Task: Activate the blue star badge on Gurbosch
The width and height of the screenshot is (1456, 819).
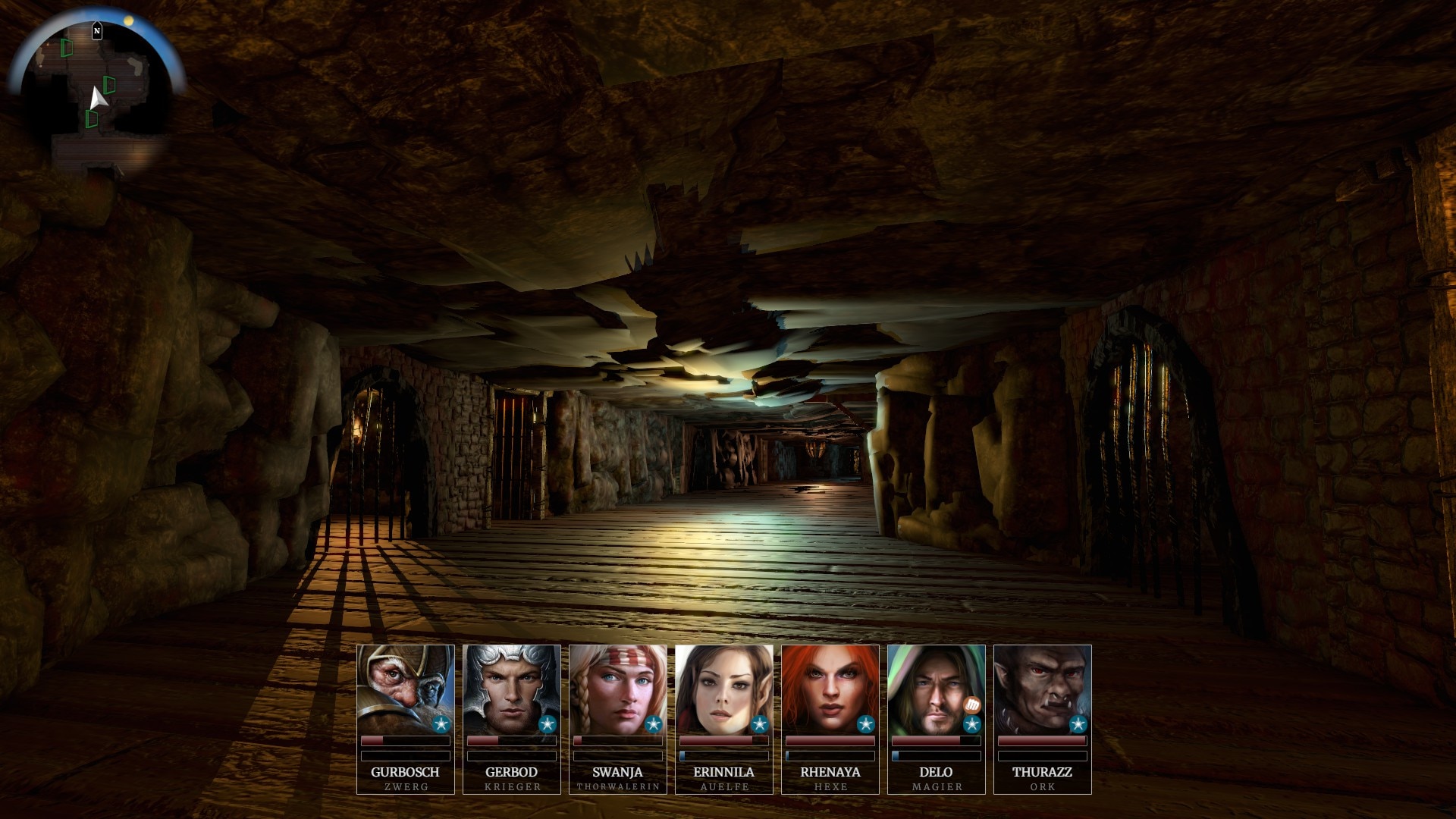Action: coord(441,725)
